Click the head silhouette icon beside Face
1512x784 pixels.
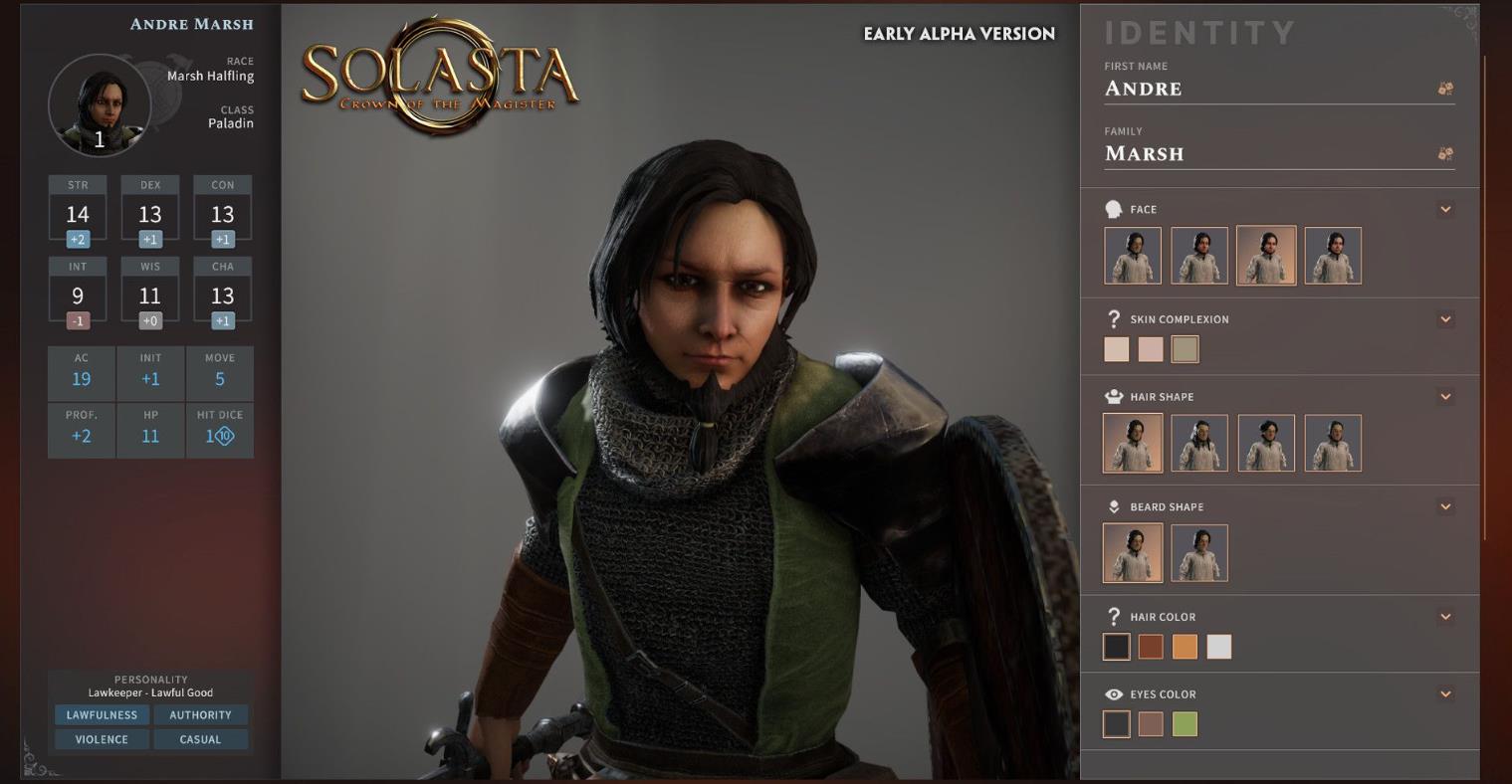1116,209
